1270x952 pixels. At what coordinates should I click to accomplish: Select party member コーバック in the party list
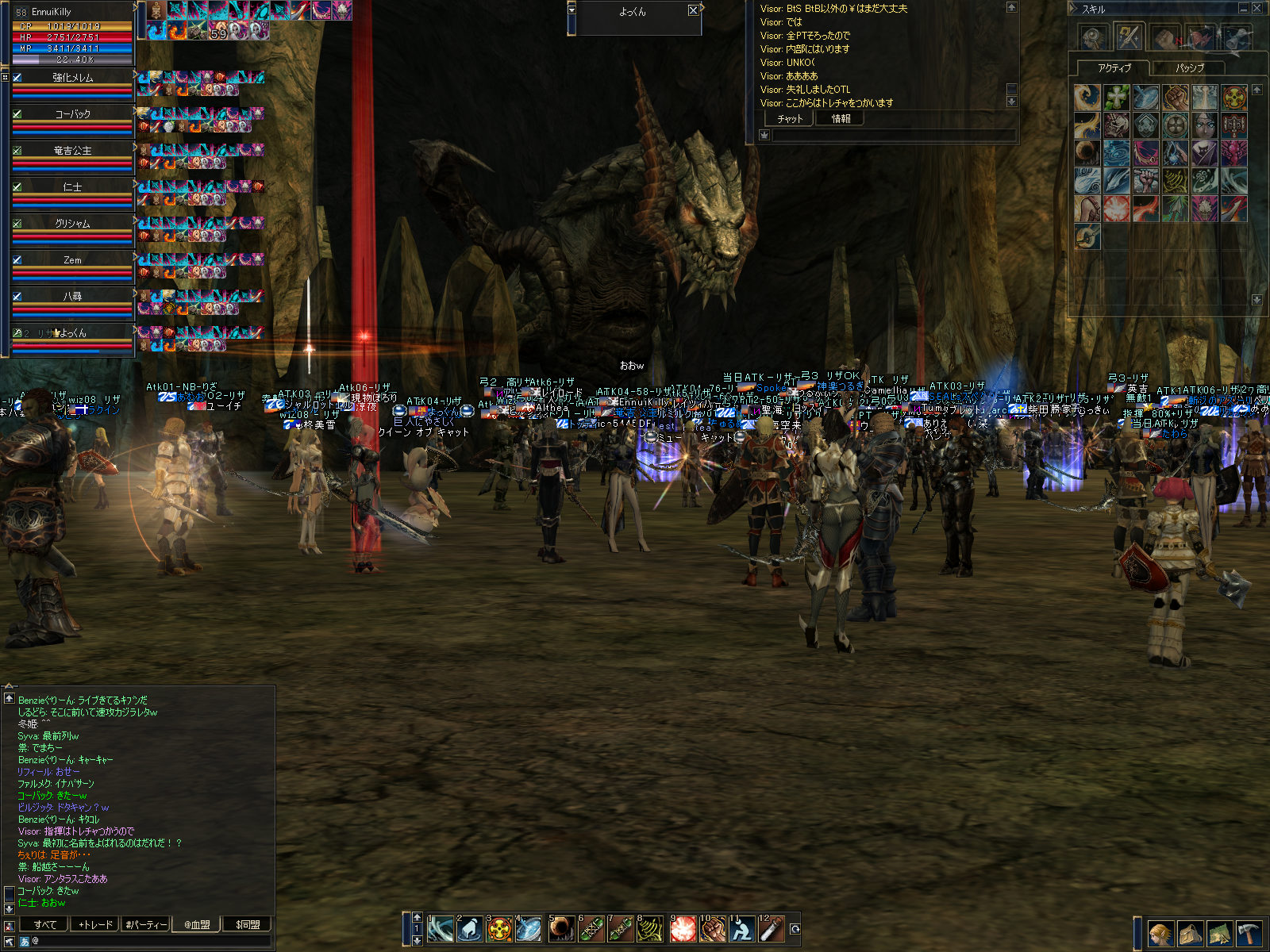[72, 114]
